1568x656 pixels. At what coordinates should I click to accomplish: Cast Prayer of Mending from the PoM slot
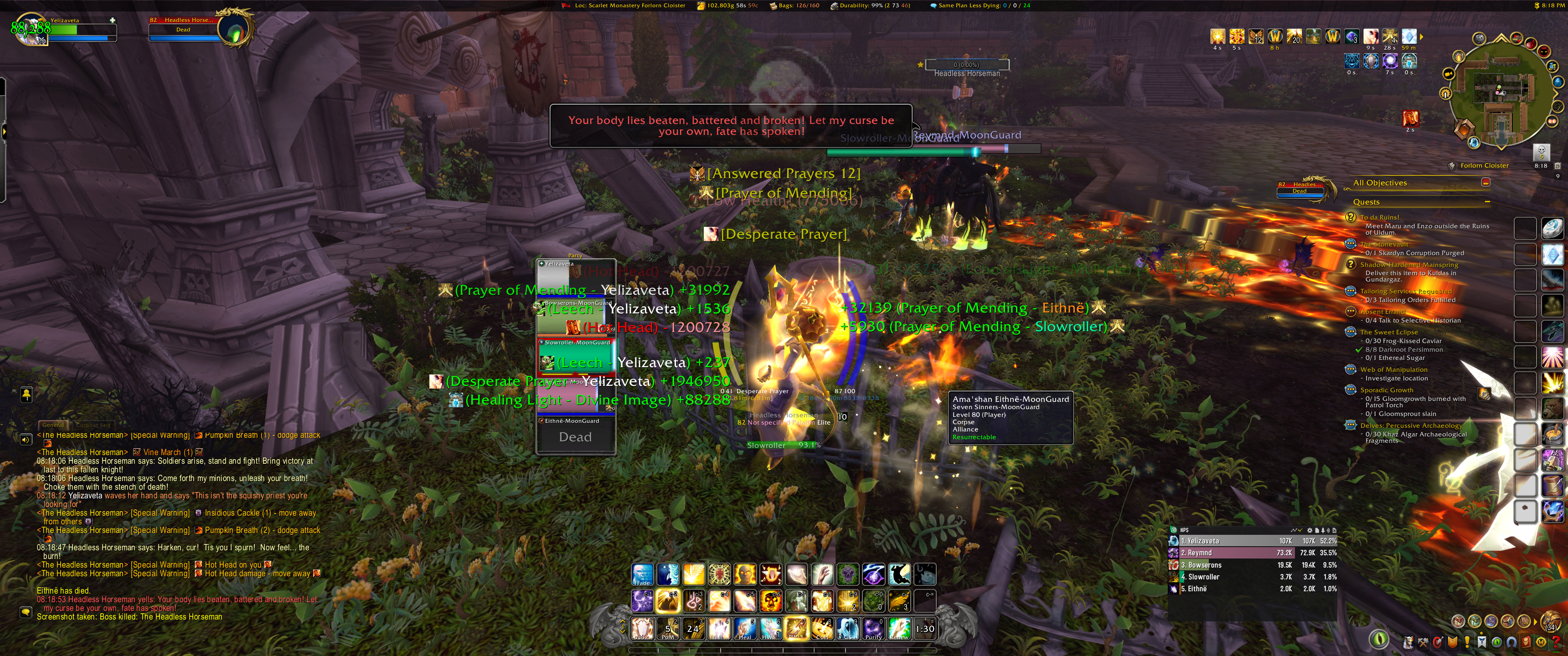click(668, 628)
